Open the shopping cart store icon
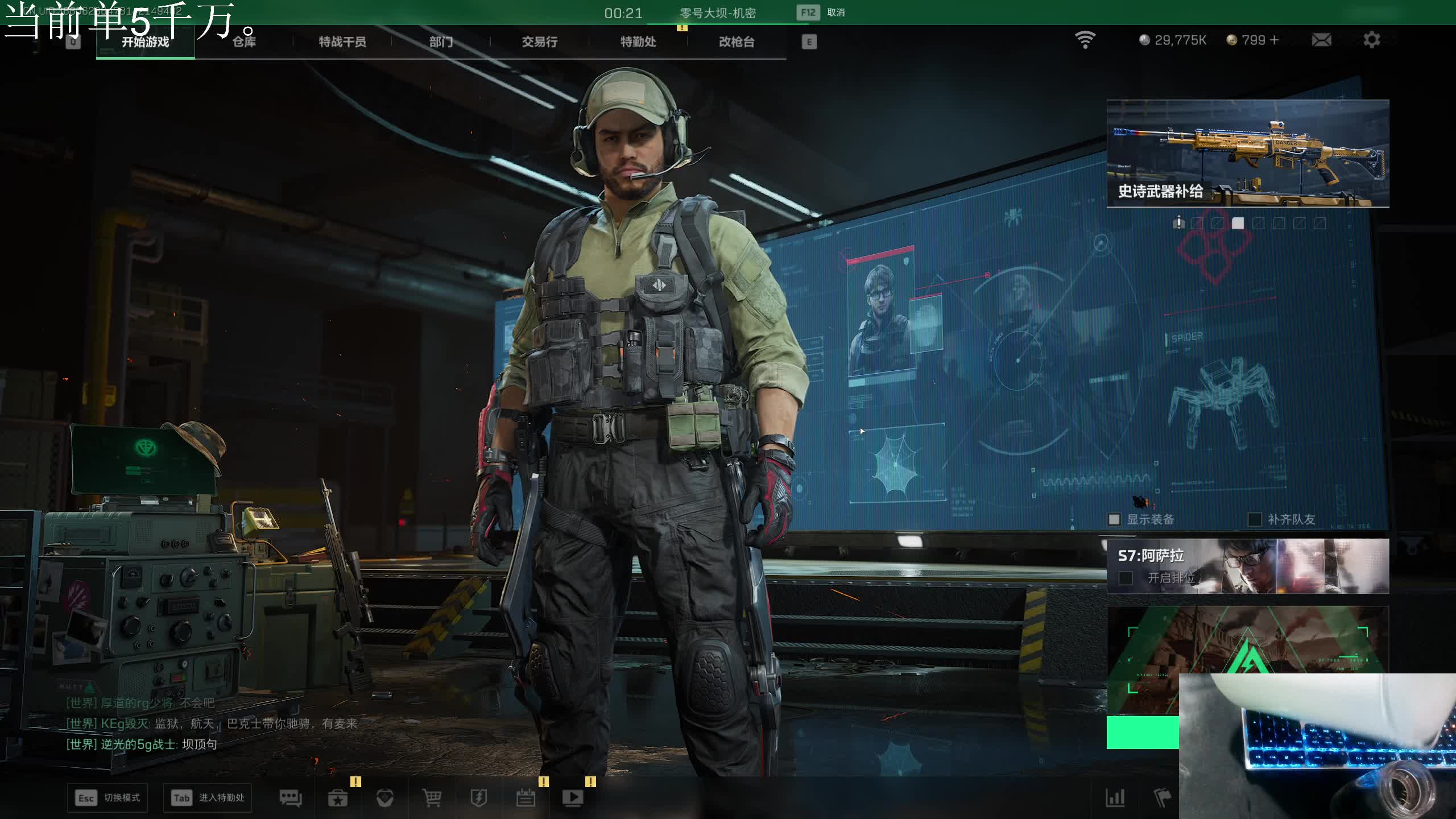Screen dimensions: 1456x819 point(432,798)
